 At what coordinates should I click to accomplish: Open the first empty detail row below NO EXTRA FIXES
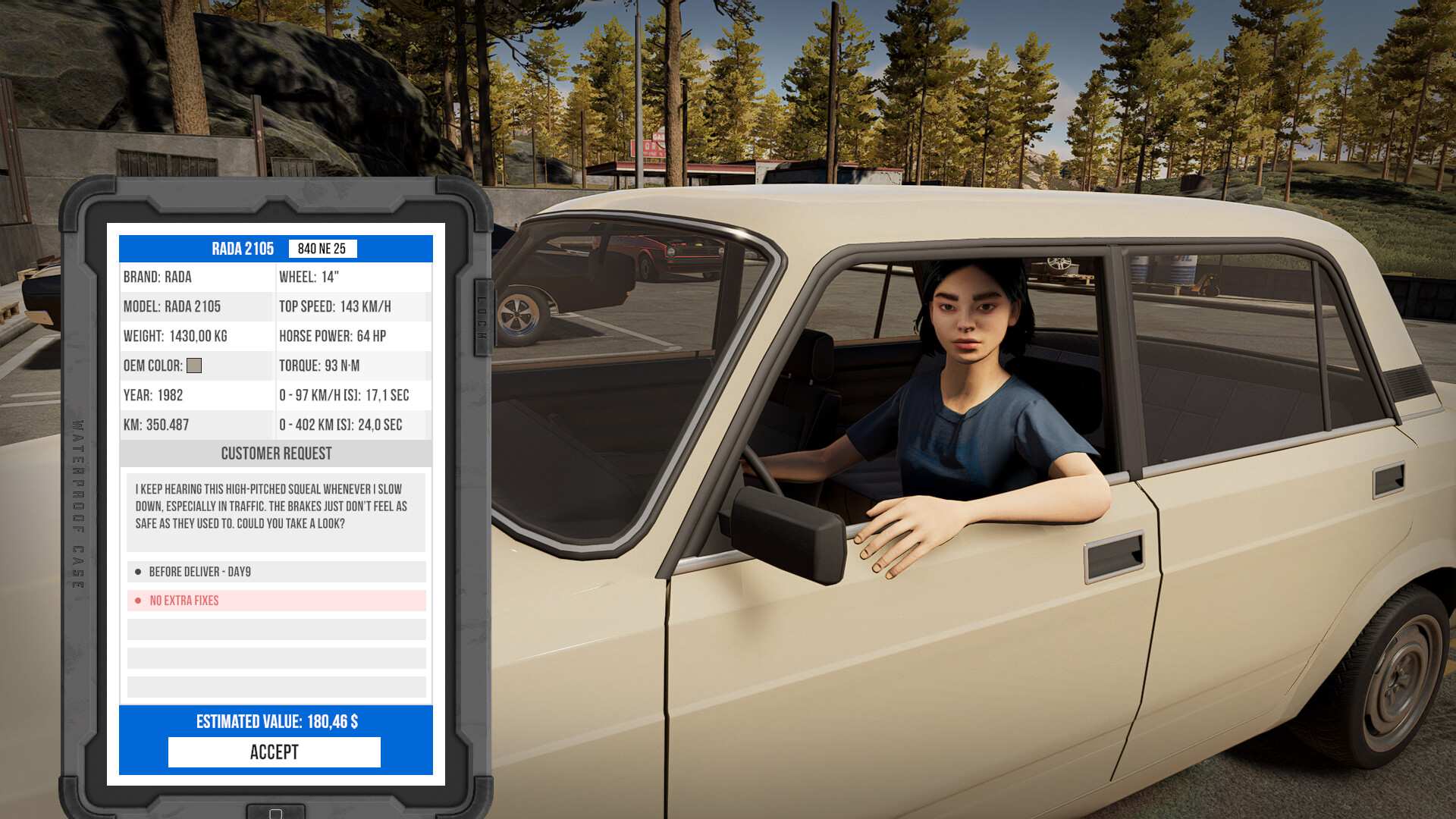pos(275,629)
